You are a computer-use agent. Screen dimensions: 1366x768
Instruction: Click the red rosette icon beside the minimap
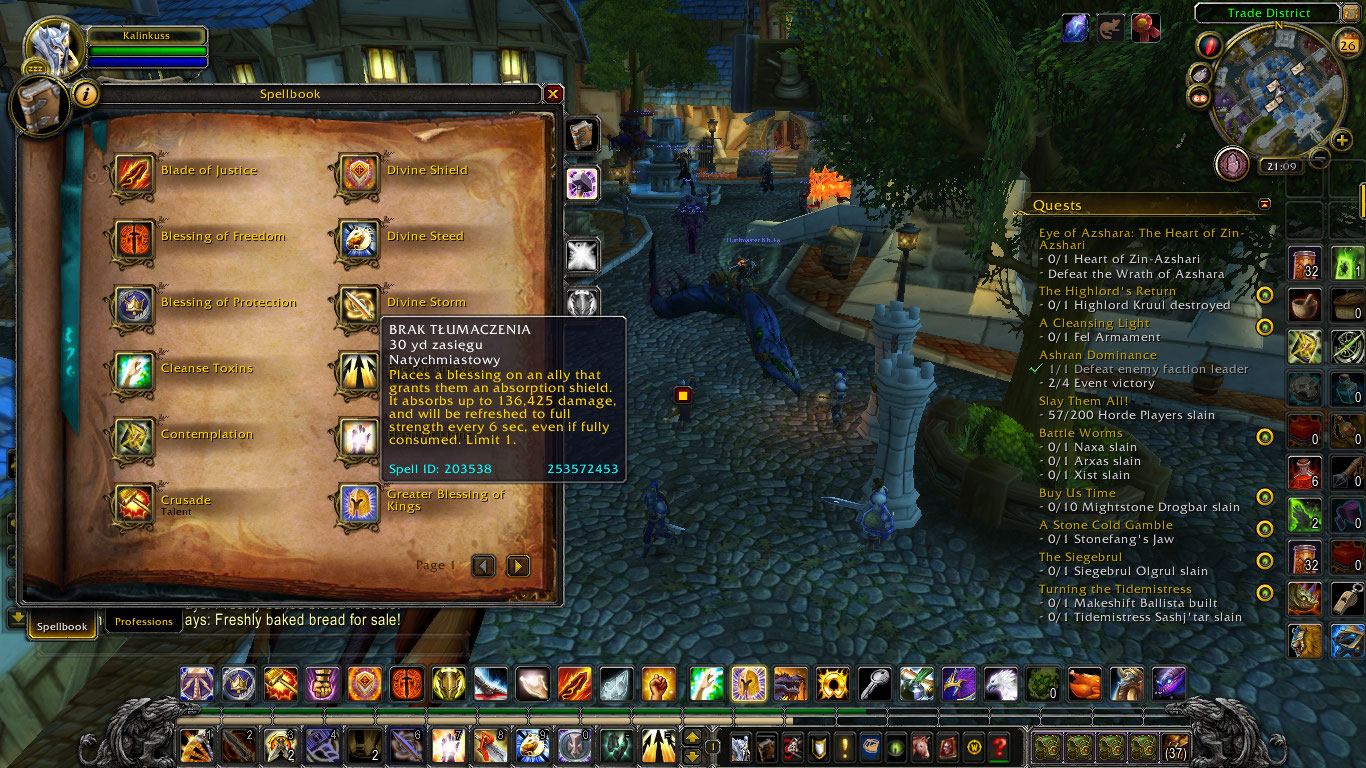[x=1145, y=27]
